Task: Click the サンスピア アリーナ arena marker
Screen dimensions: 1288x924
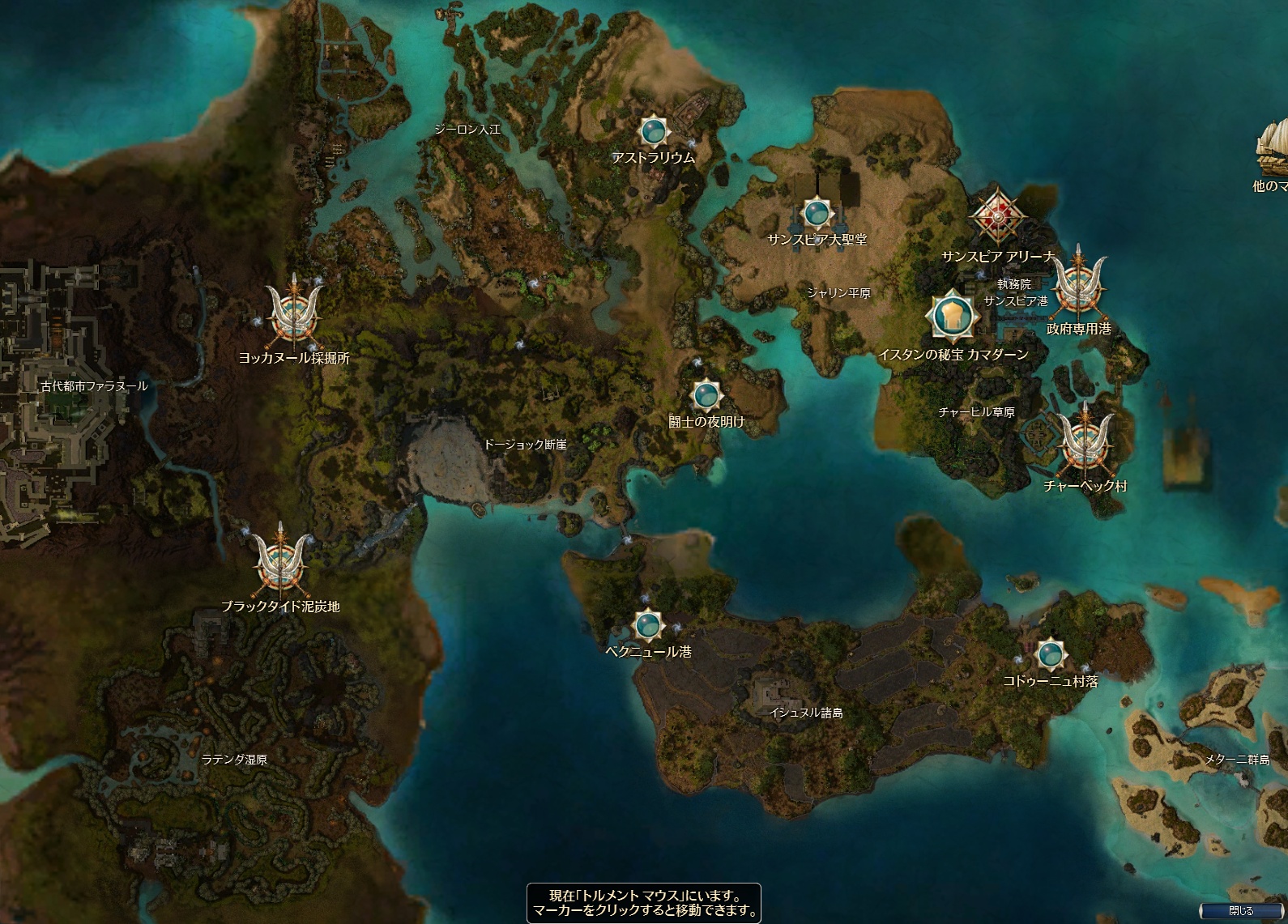Action: point(998,216)
